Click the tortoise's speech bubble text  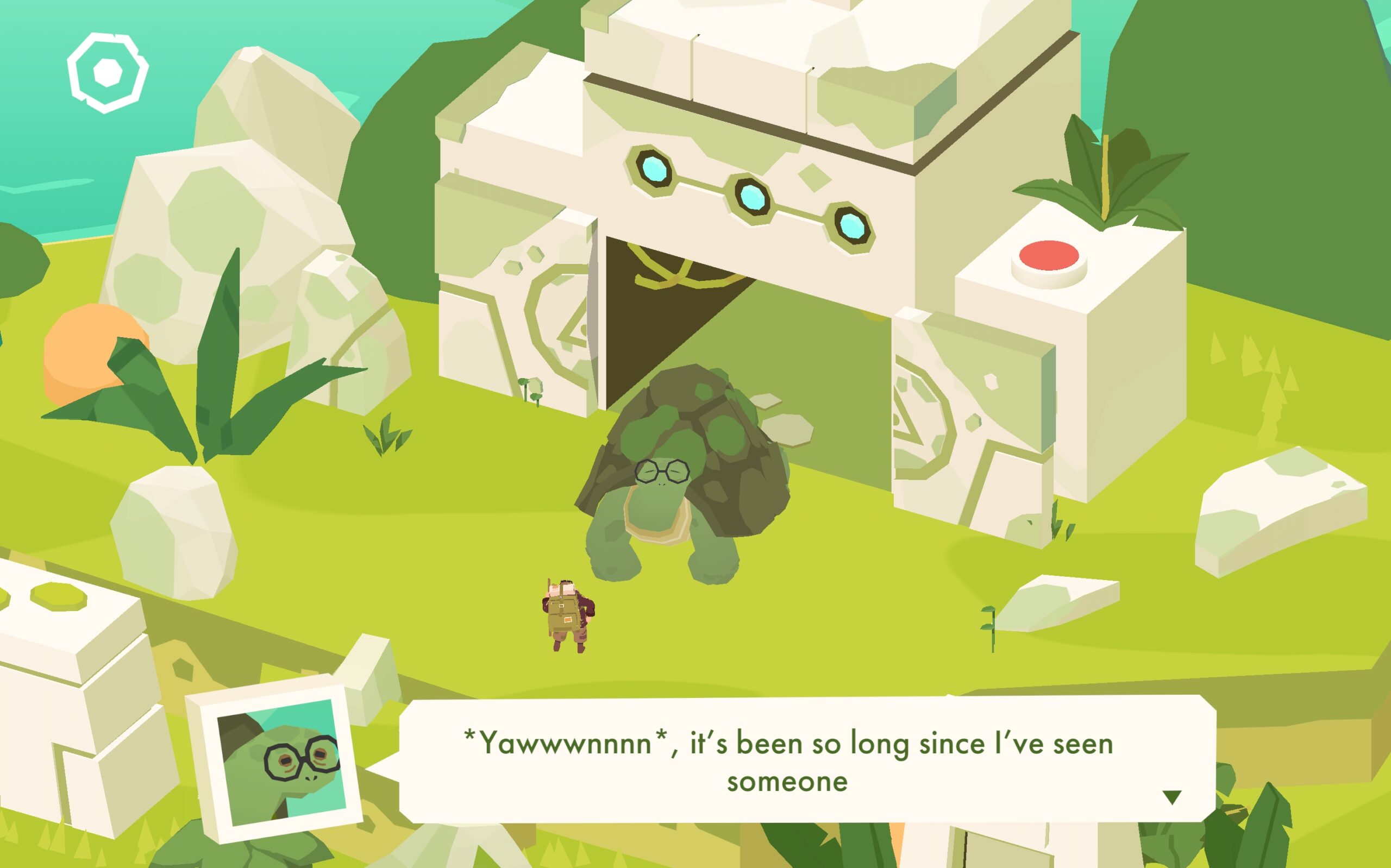(788, 761)
